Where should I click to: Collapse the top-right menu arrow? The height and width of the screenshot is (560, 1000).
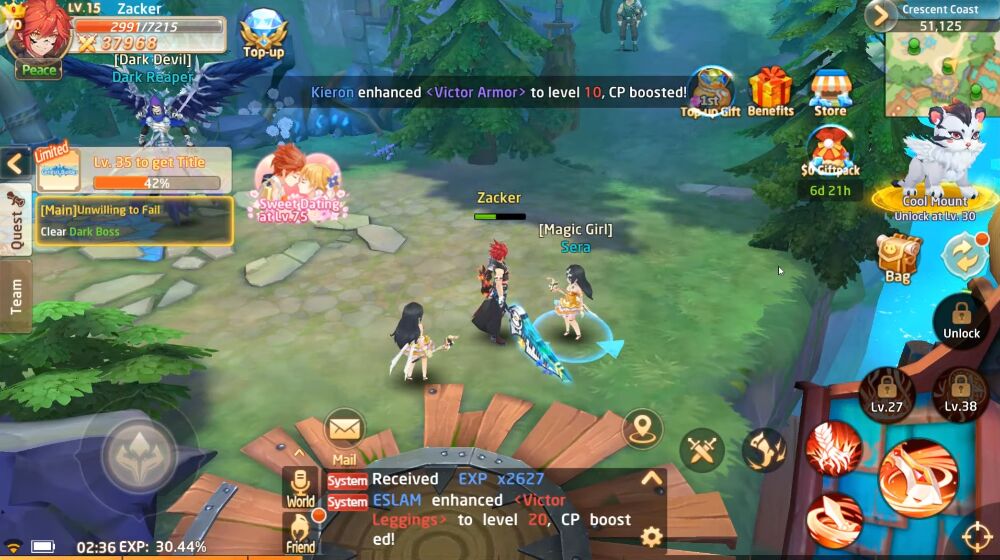[880, 15]
